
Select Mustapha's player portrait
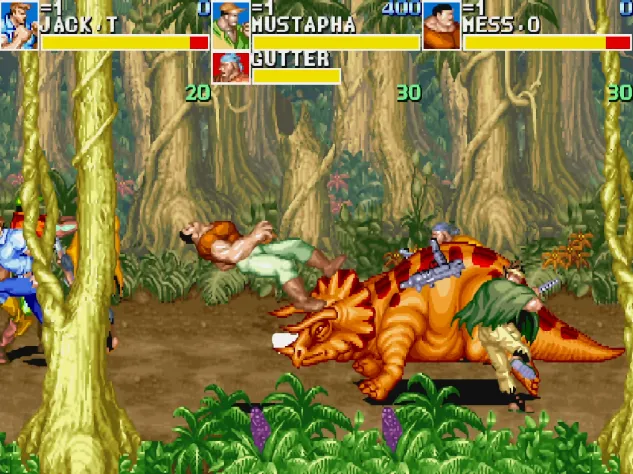(230, 25)
